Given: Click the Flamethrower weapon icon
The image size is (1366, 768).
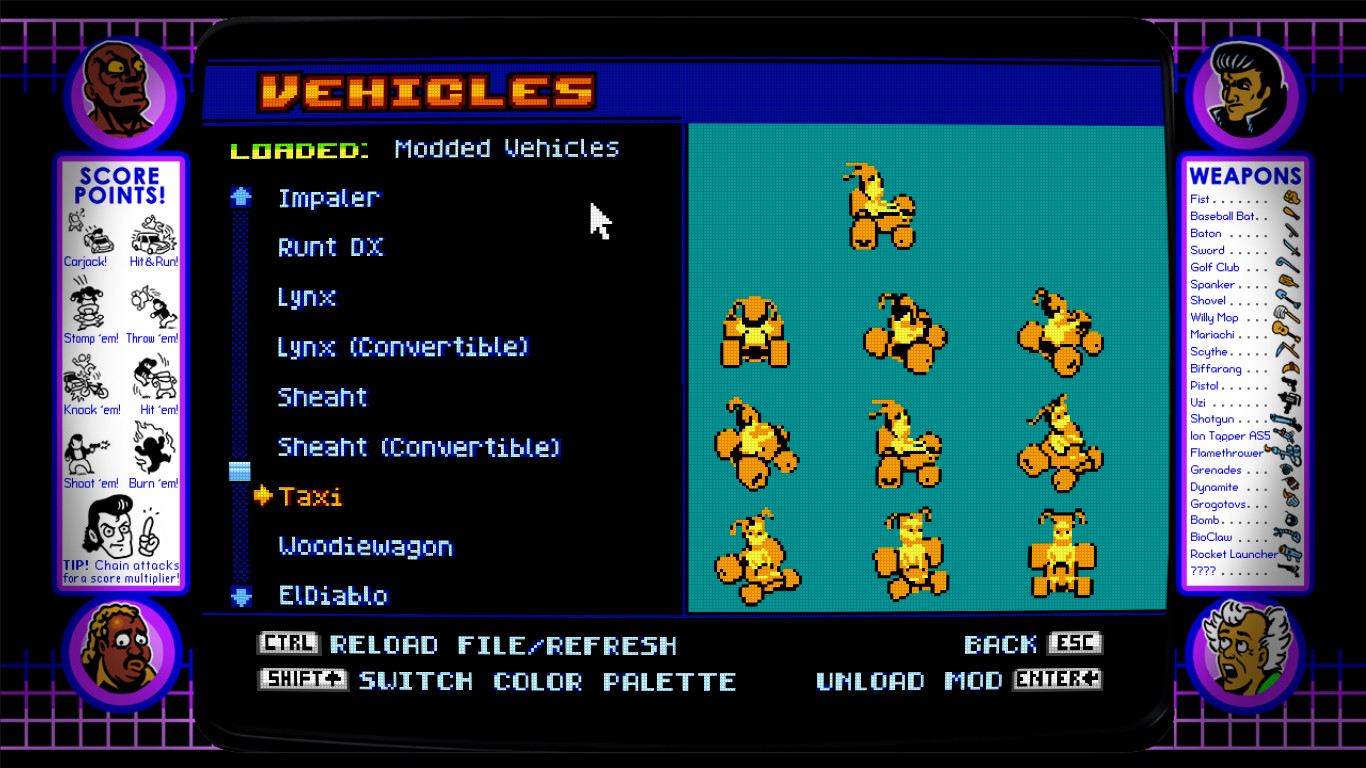Looking at the screenshot, I should (1285, 452).
